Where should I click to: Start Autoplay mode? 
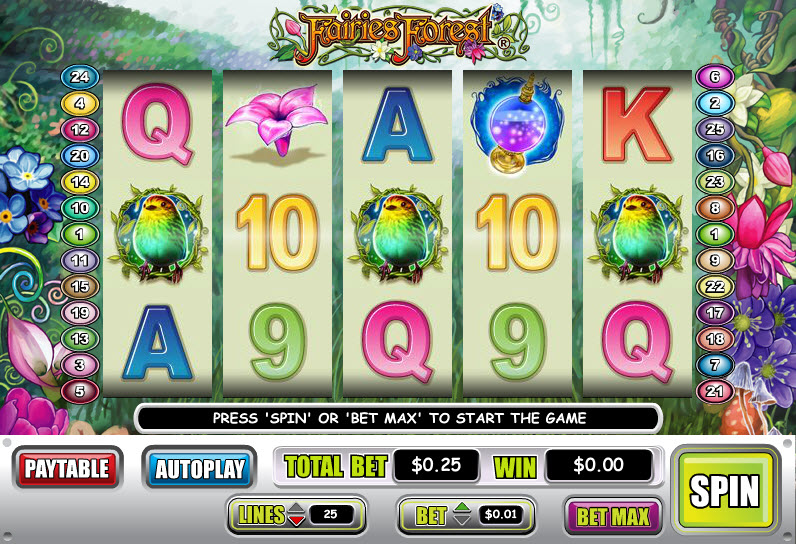pyautogui.click(x=200, y=468)
